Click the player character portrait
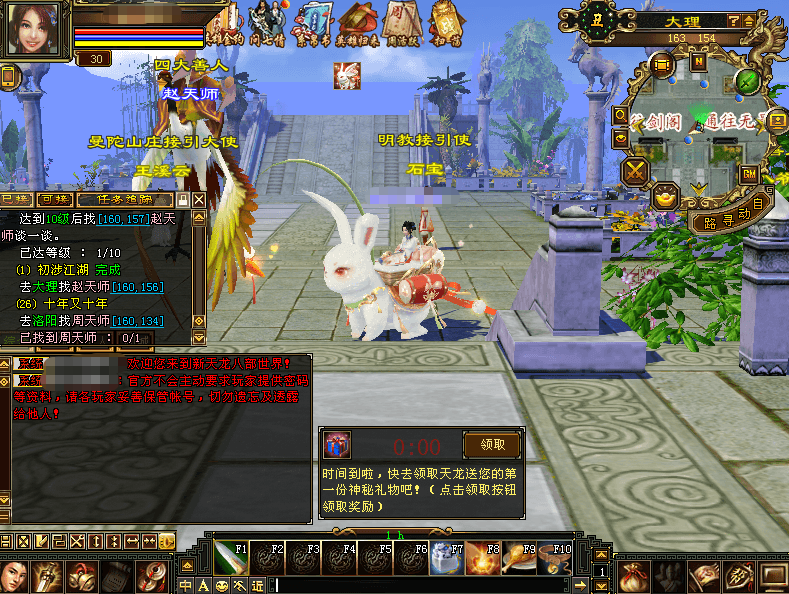The height and width of the screenshot is (594, 789). click(x=34, y=30)
